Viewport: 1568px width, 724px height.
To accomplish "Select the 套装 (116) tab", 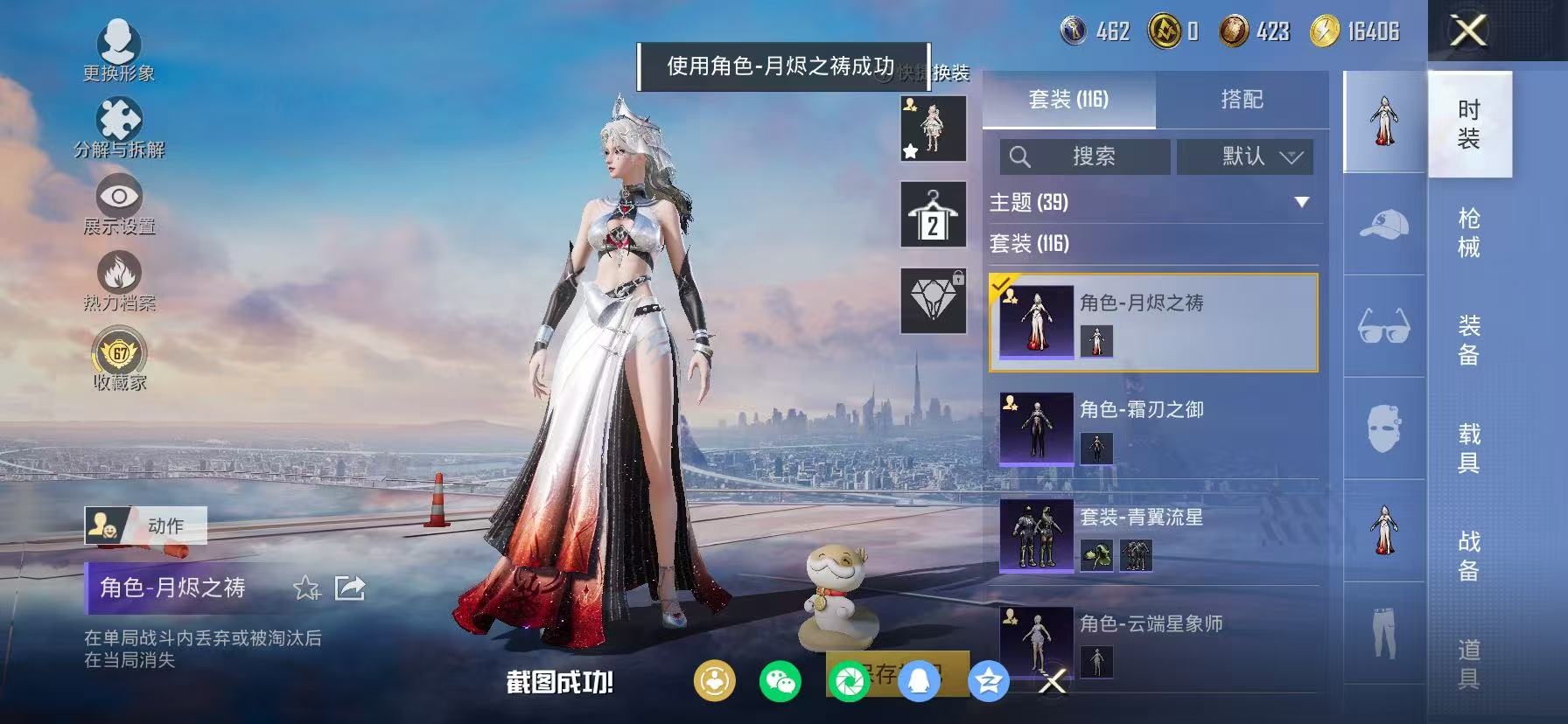I will 1068,99.
